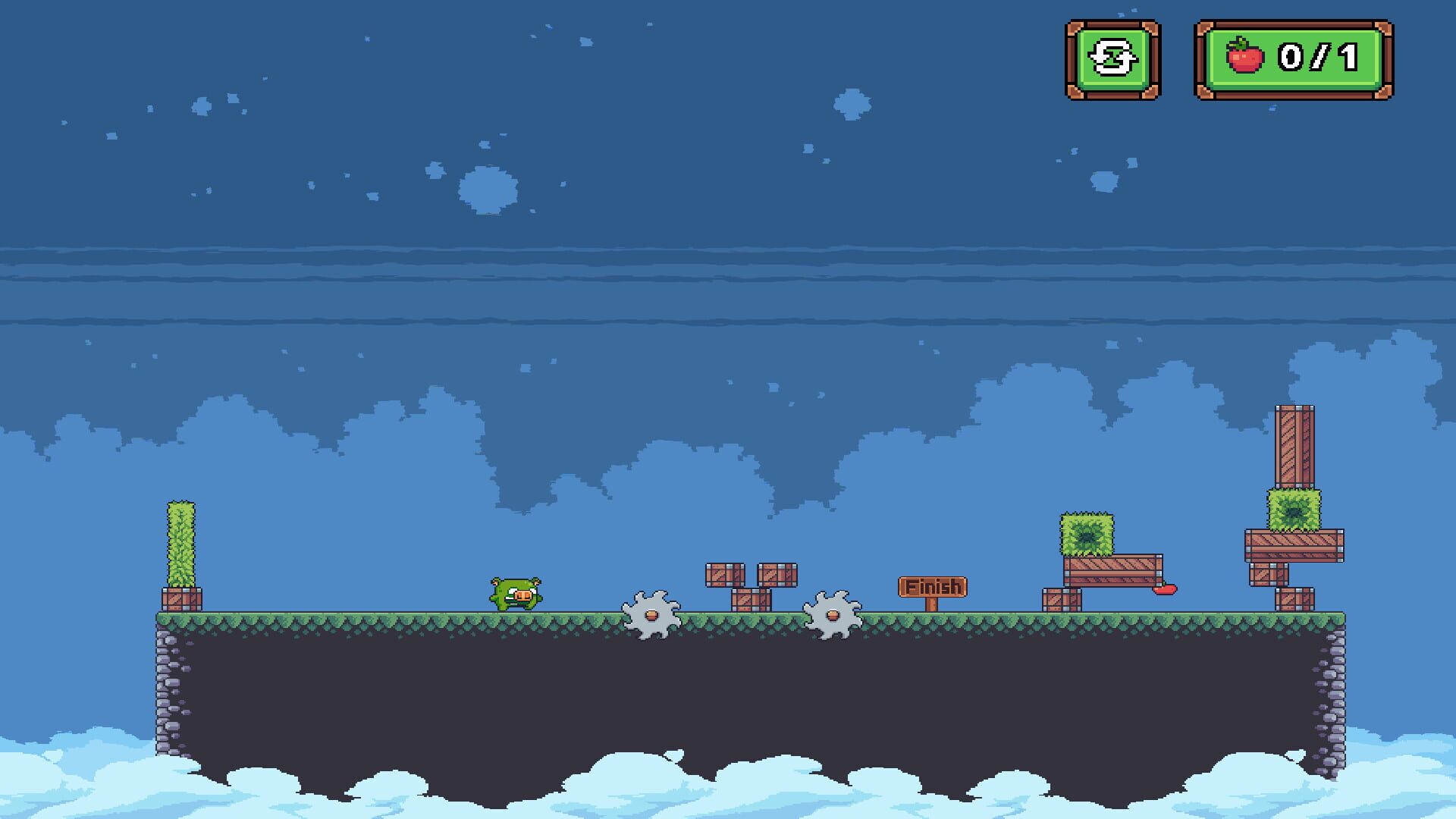
Task: Click the left spinning saw blade
Action: tap(651, 614)
